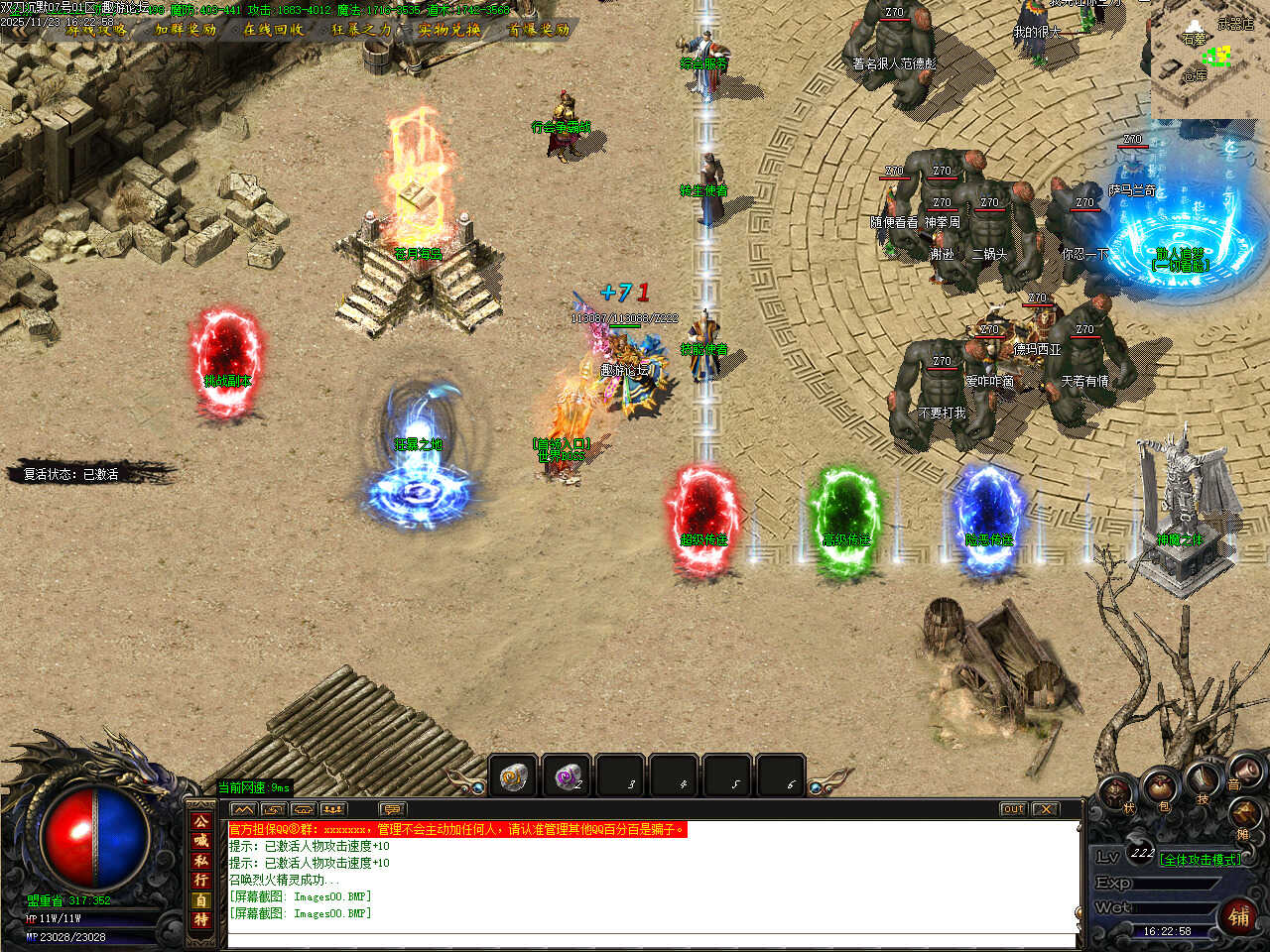
Task: Open the 加群奖励 group reward menu
Action: tap(186, 30)
